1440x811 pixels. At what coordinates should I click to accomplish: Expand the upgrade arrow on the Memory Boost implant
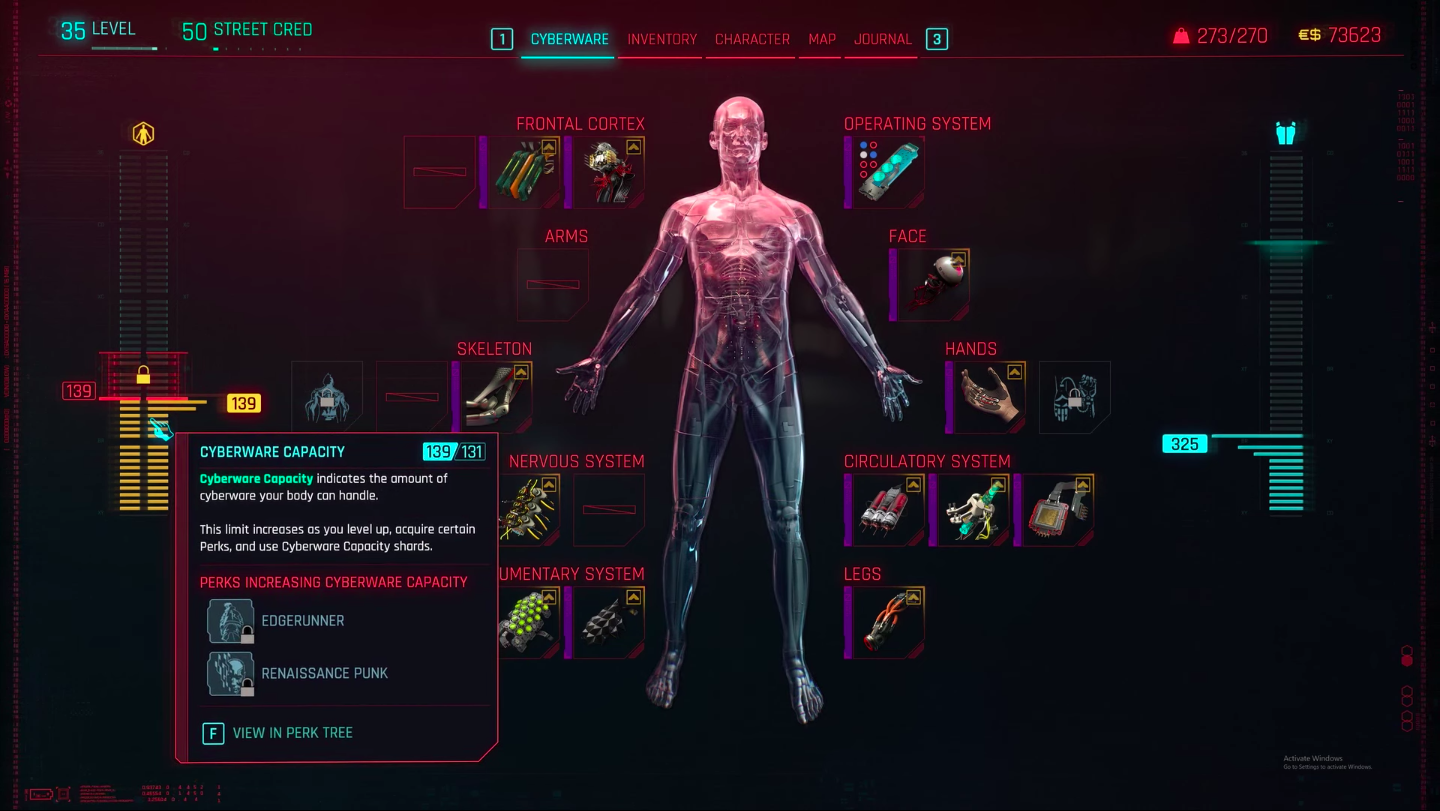(551, 147)
